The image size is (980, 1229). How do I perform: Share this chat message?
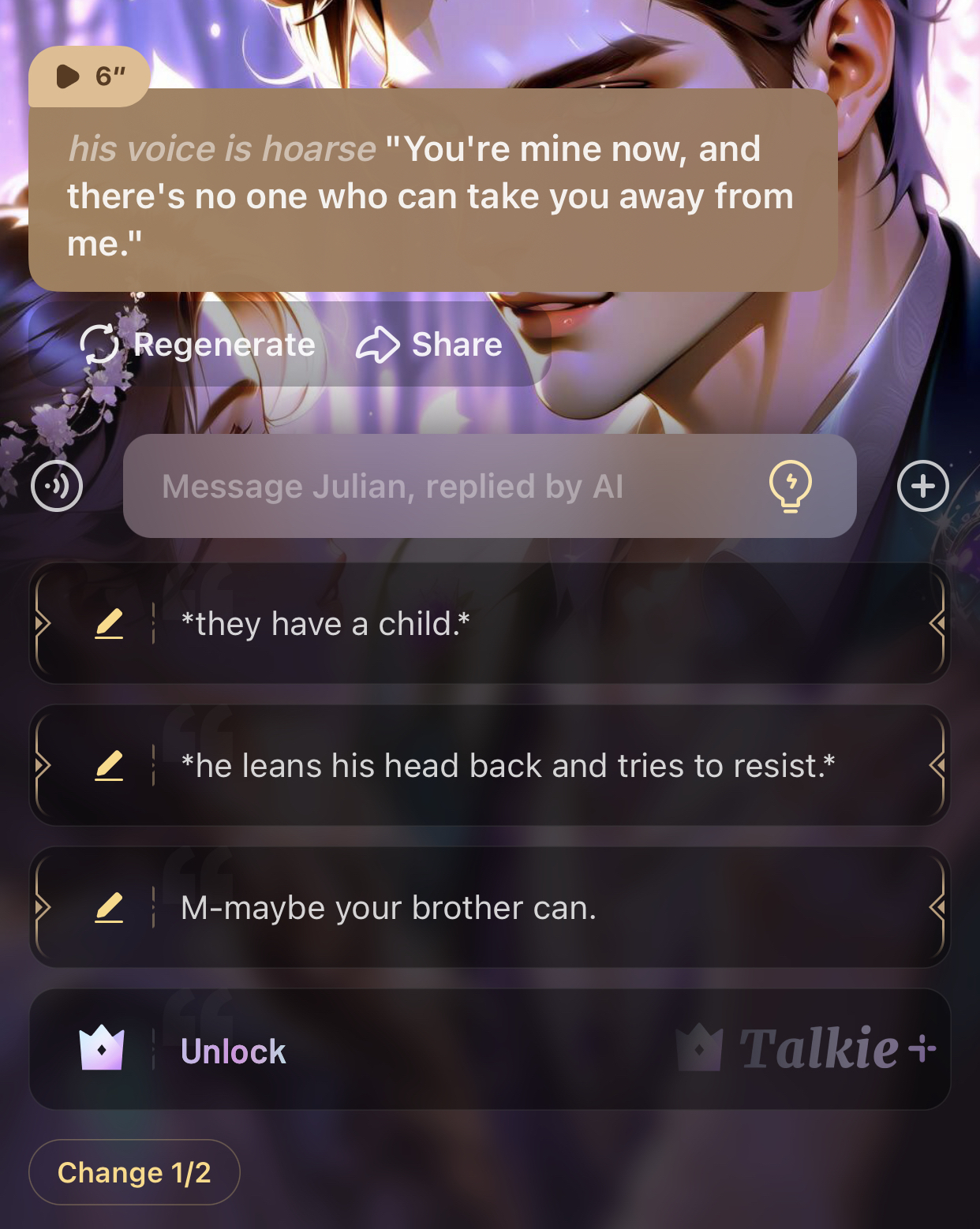click(x=429, y=345)
